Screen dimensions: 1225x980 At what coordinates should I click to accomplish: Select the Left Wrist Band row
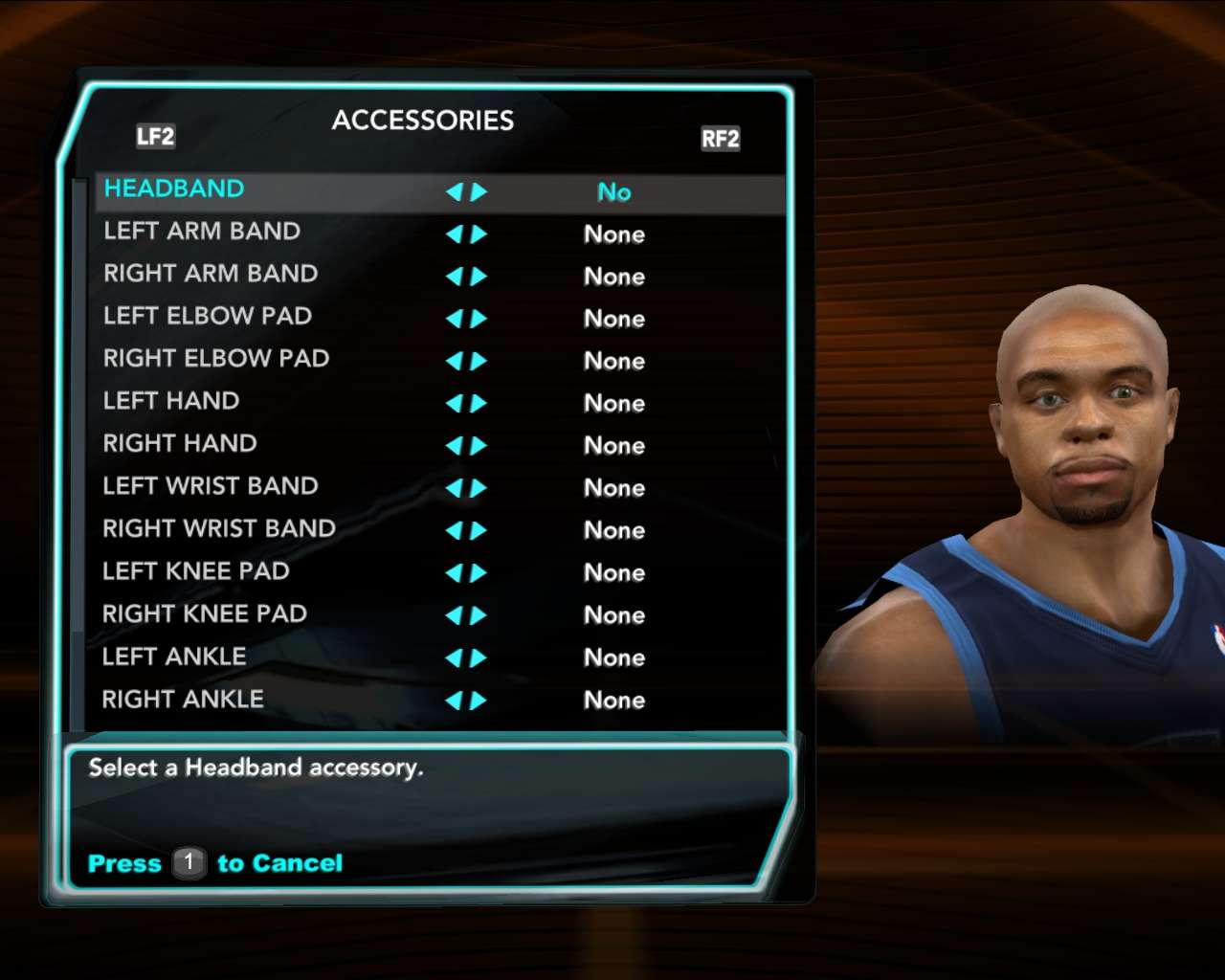tap(211, 486)
